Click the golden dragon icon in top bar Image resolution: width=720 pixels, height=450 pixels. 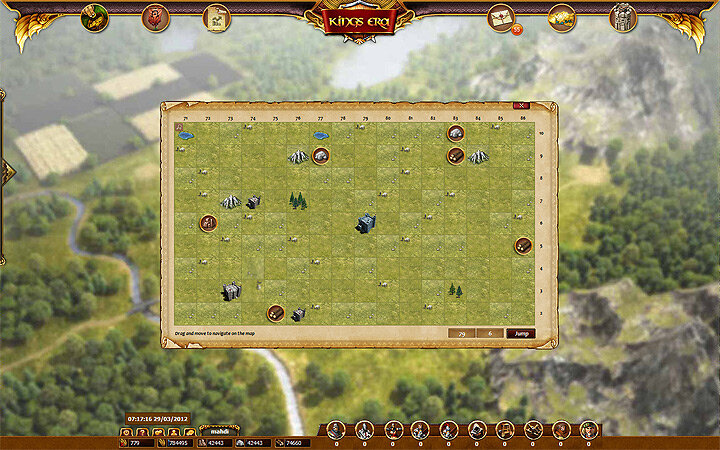tap(562, 17)
